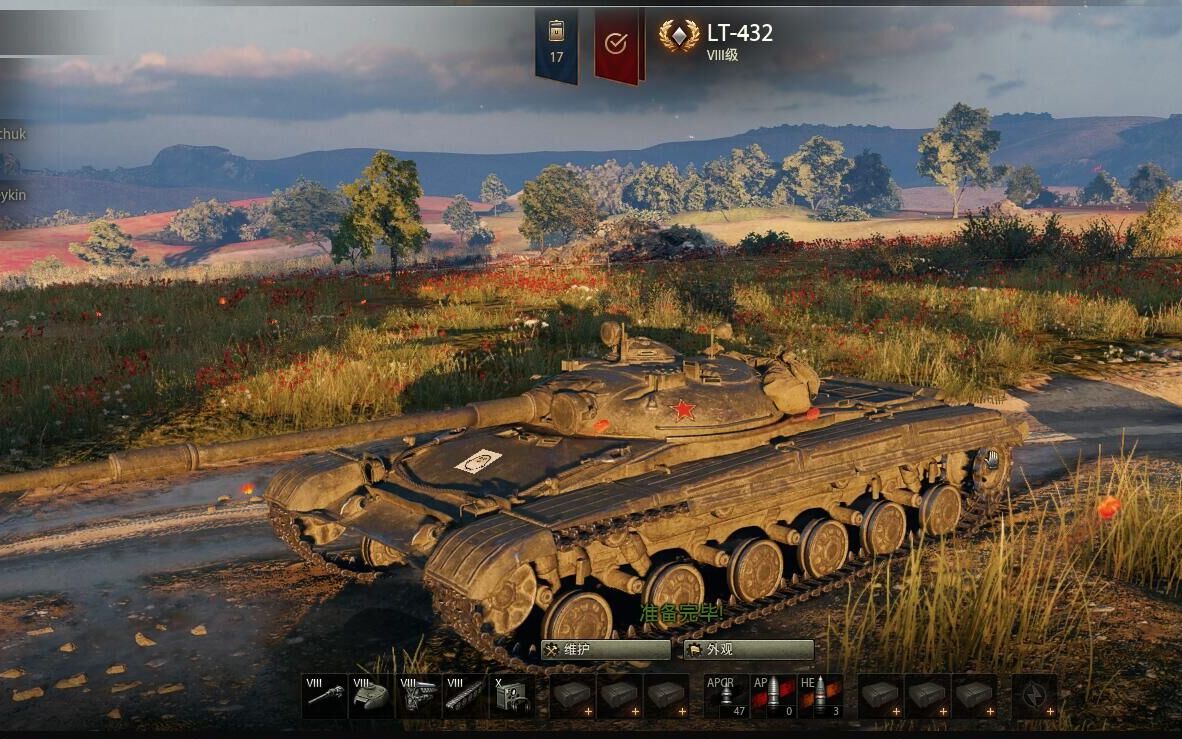The width and height of the screenshot is (1182, 739).
Task: Select the tier VIII turret module
Action: point(371,696)
